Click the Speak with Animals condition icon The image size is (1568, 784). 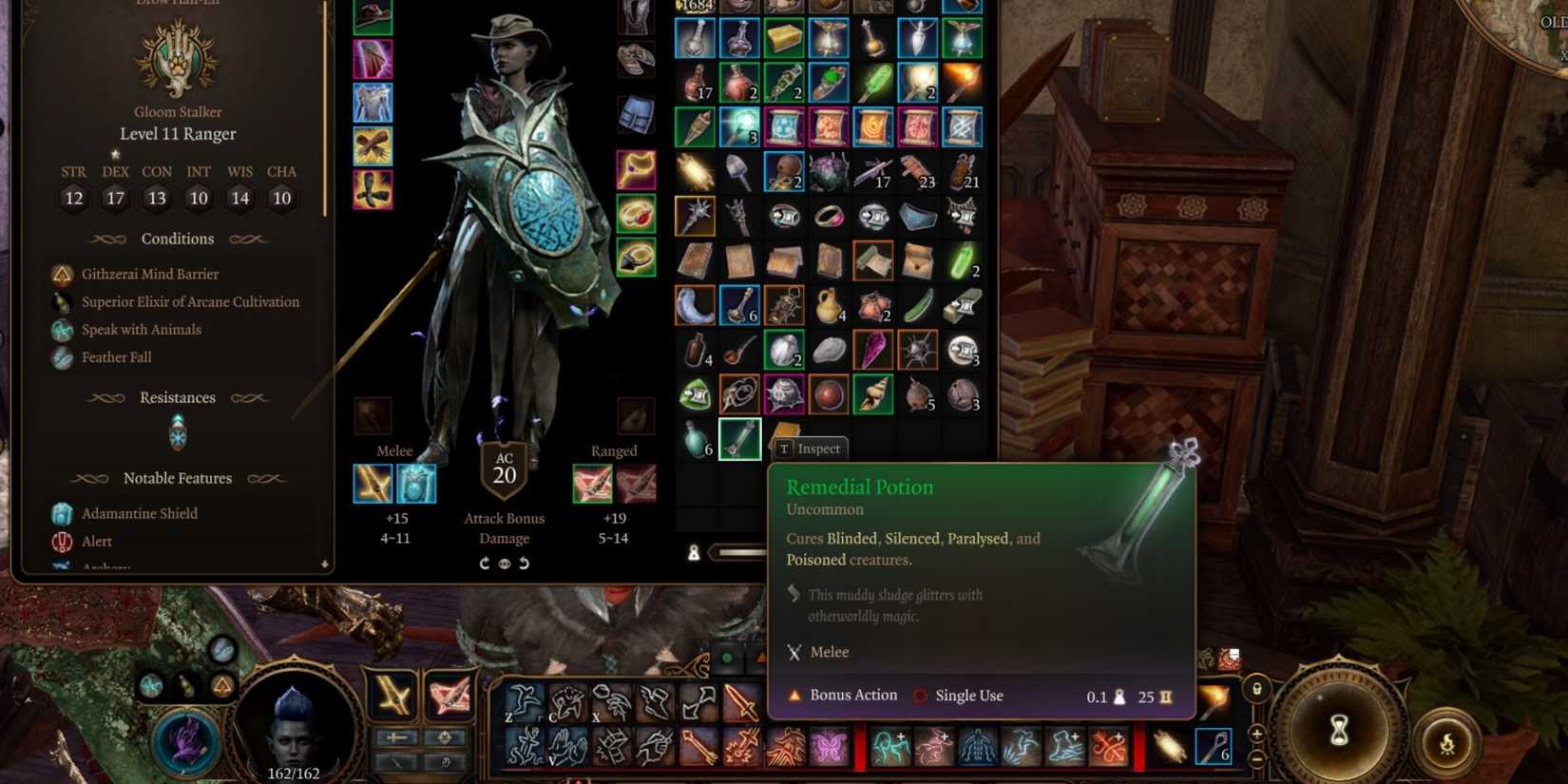point(63,330)
